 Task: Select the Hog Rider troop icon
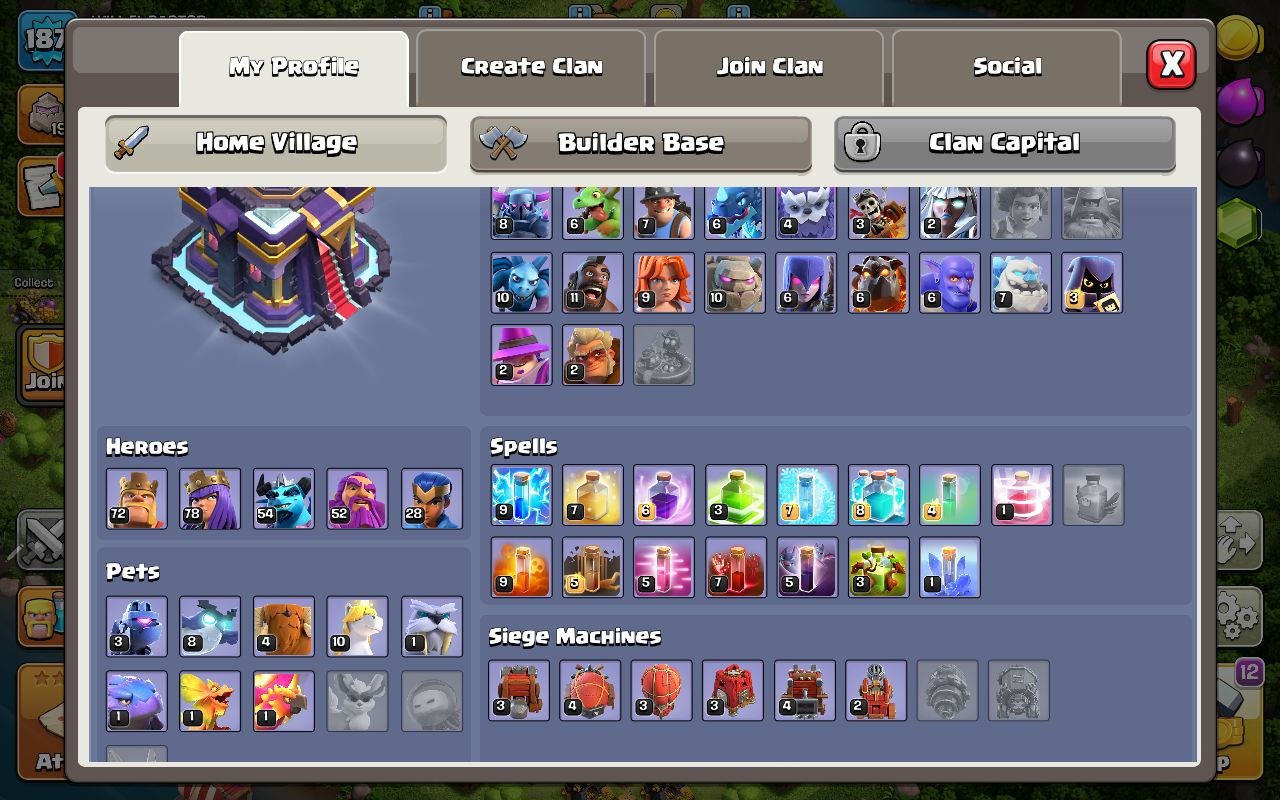(593, 282)
